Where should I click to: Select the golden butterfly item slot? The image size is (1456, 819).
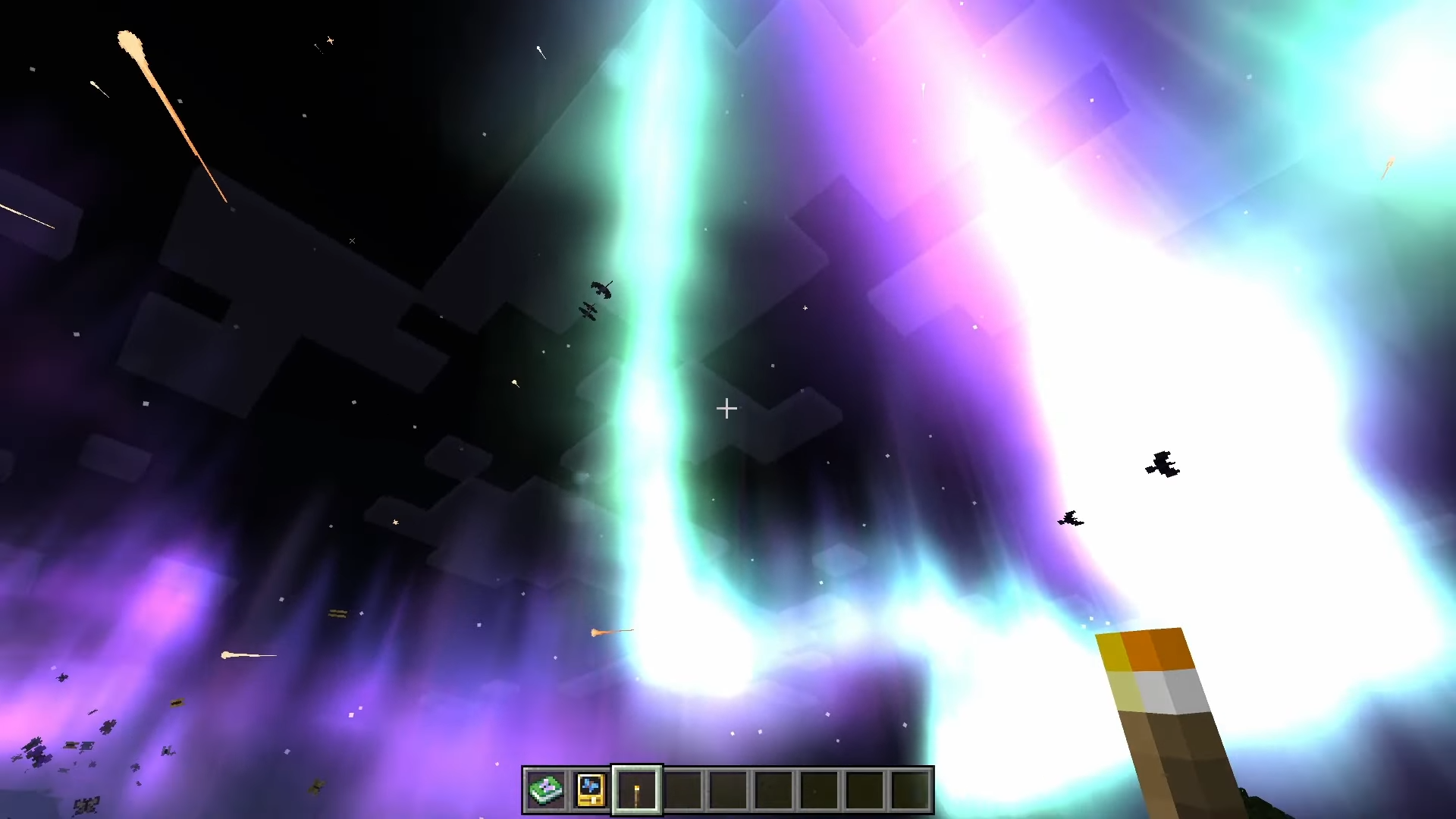(x=591, y=790)
